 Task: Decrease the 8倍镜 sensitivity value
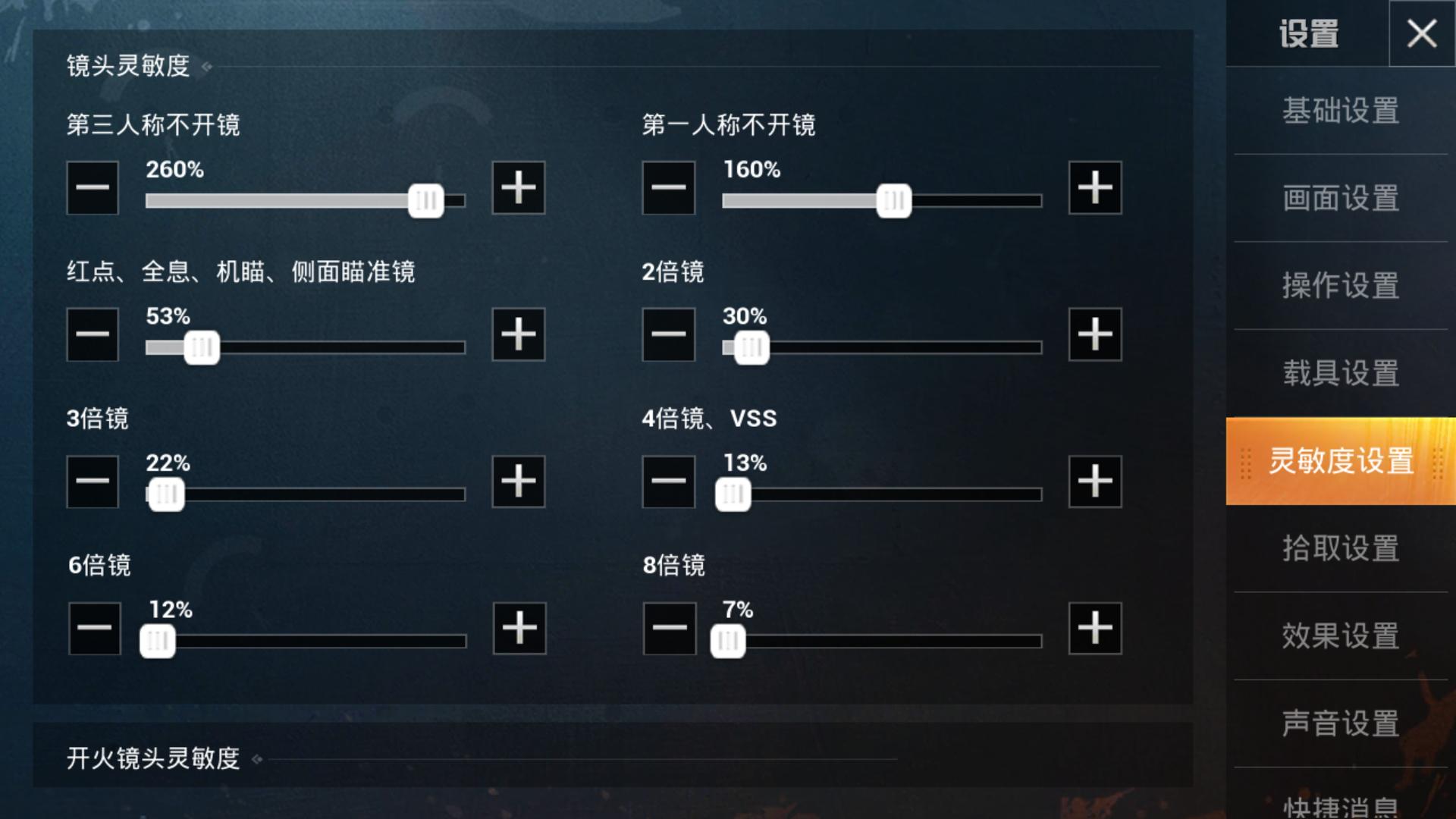pos(669,628)
